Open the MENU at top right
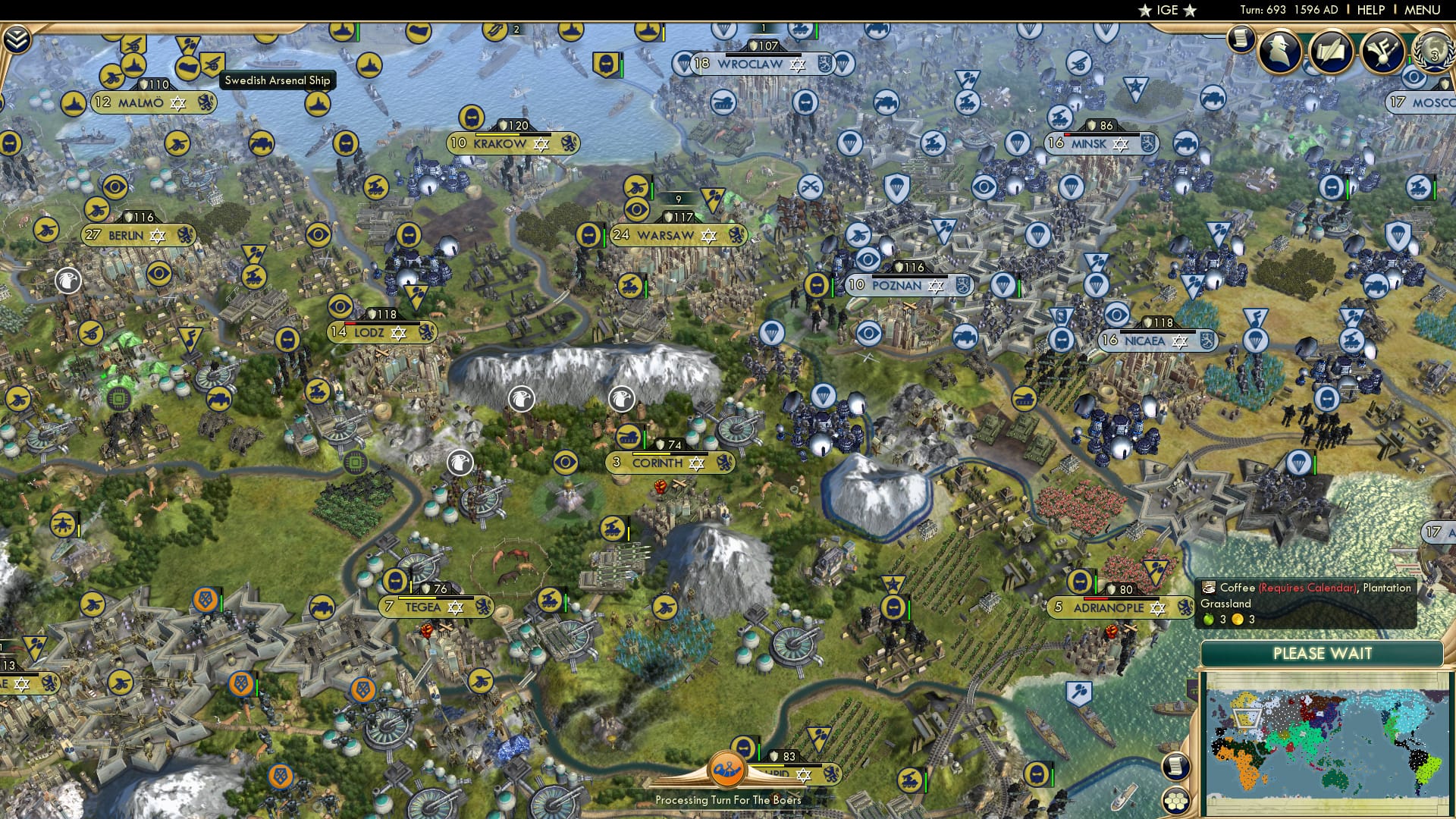This screenshot has width=1456, height=819. 1424,9
